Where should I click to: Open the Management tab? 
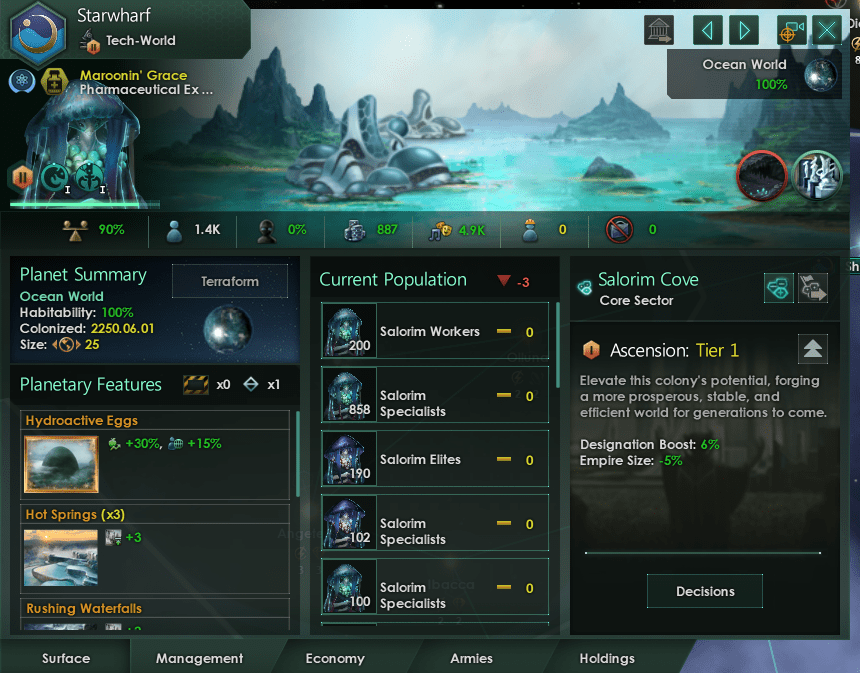200,658
